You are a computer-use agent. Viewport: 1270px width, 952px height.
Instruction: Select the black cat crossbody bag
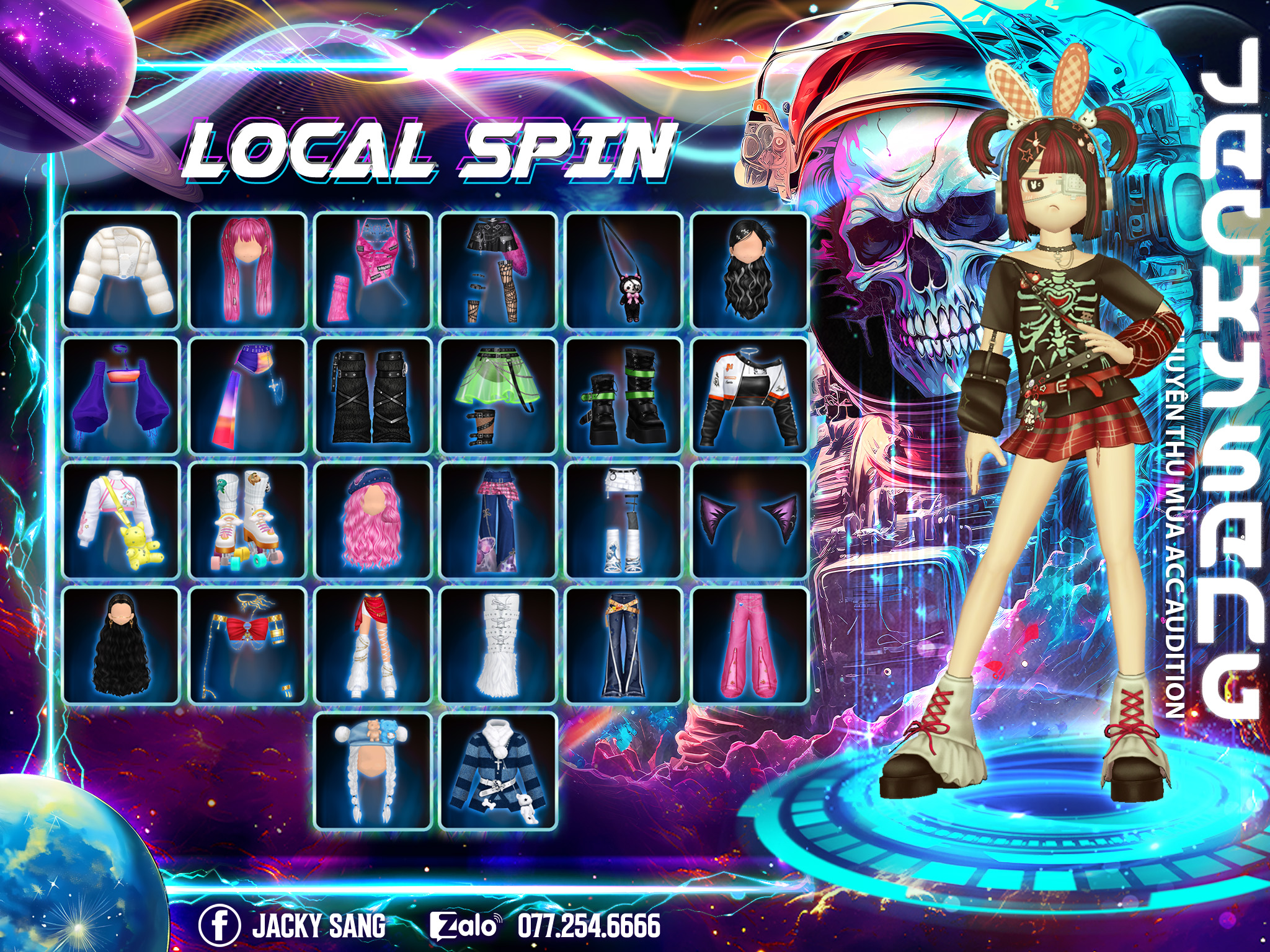[624, 271]
